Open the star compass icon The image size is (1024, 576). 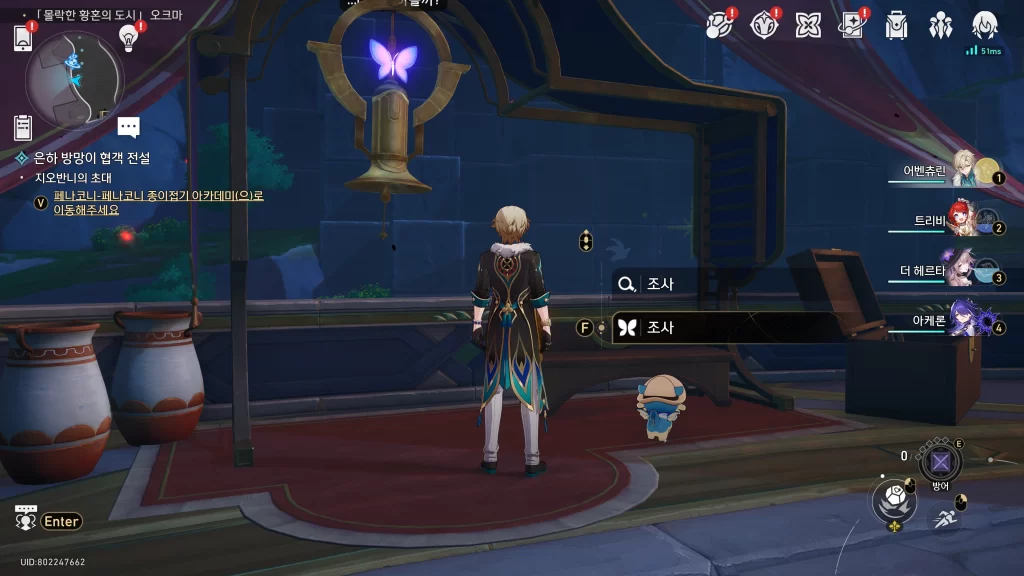pyautogui.click(x=764, y=25)
